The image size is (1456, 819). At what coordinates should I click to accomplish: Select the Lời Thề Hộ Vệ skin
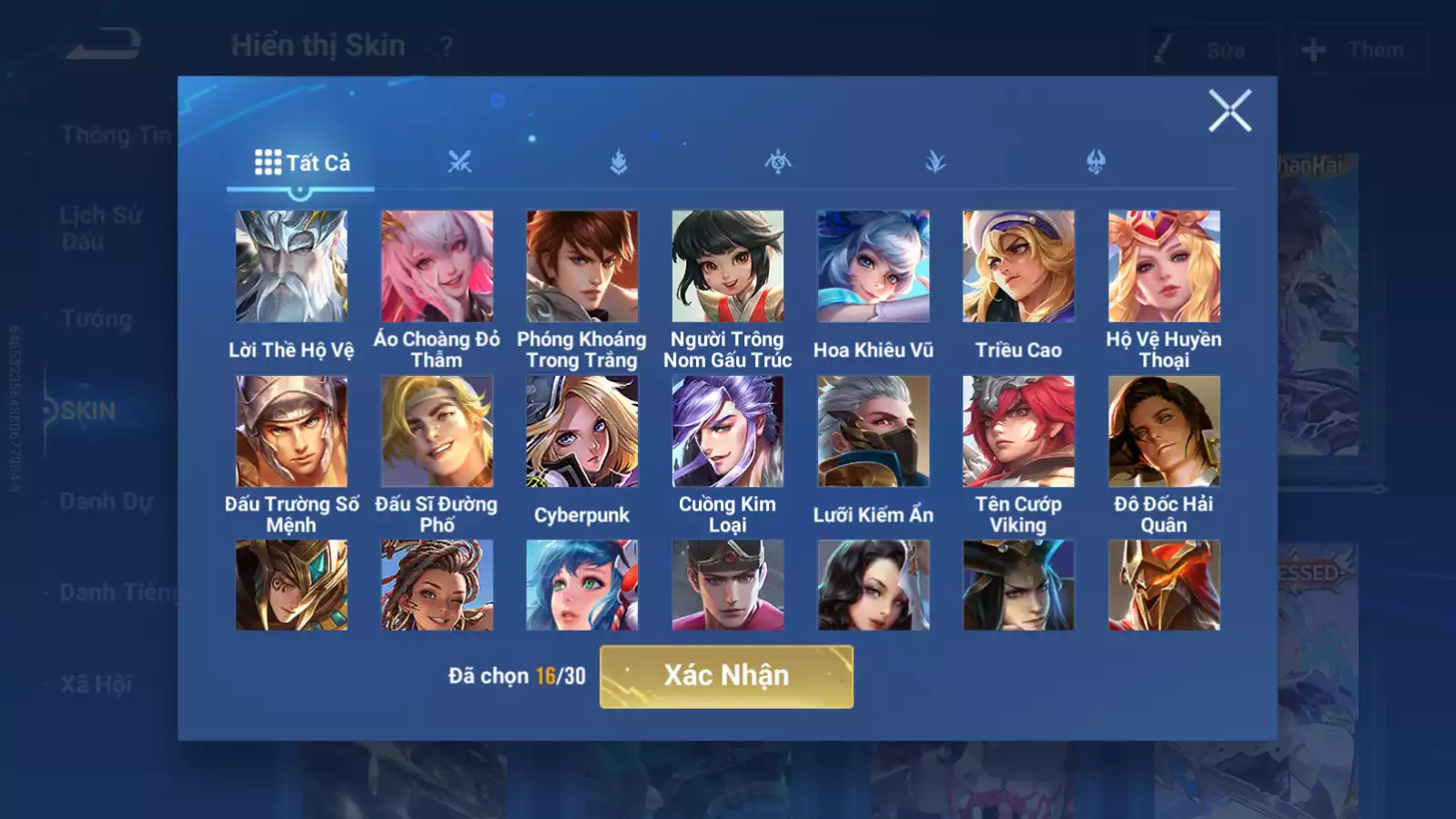291,267
